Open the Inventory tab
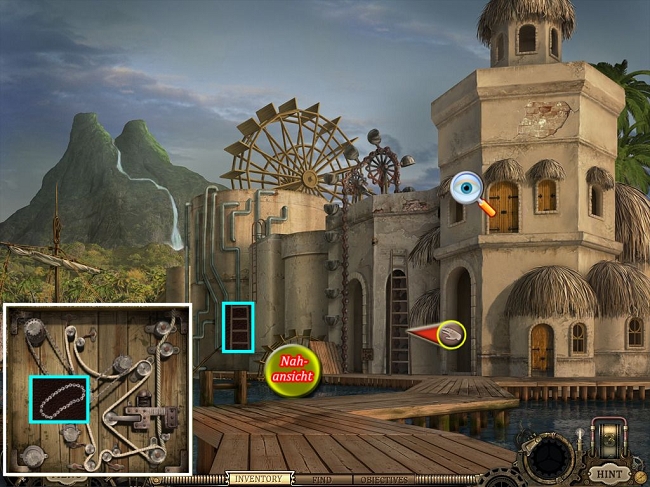 point(260,479)
